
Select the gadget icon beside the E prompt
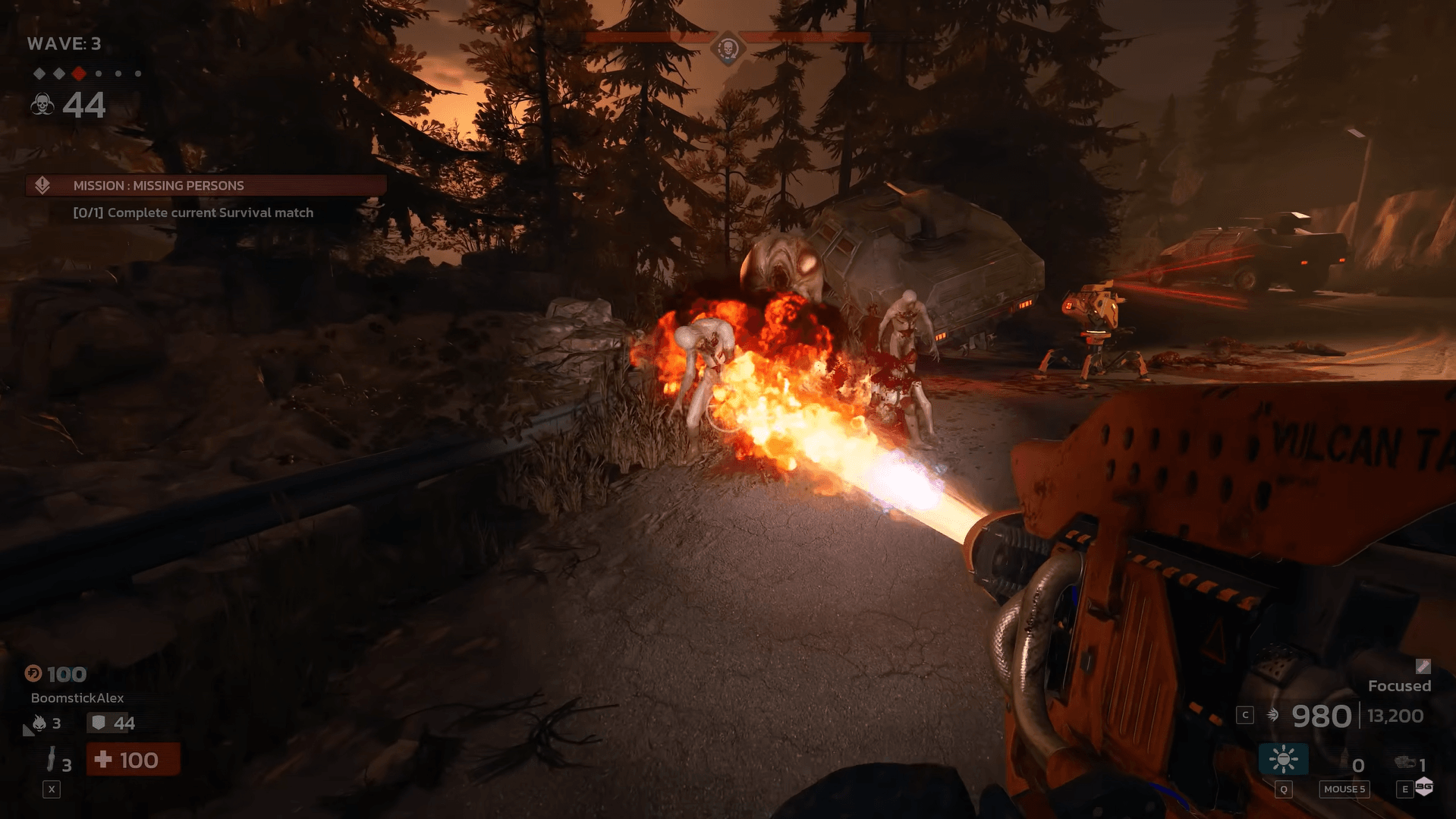1404,763
